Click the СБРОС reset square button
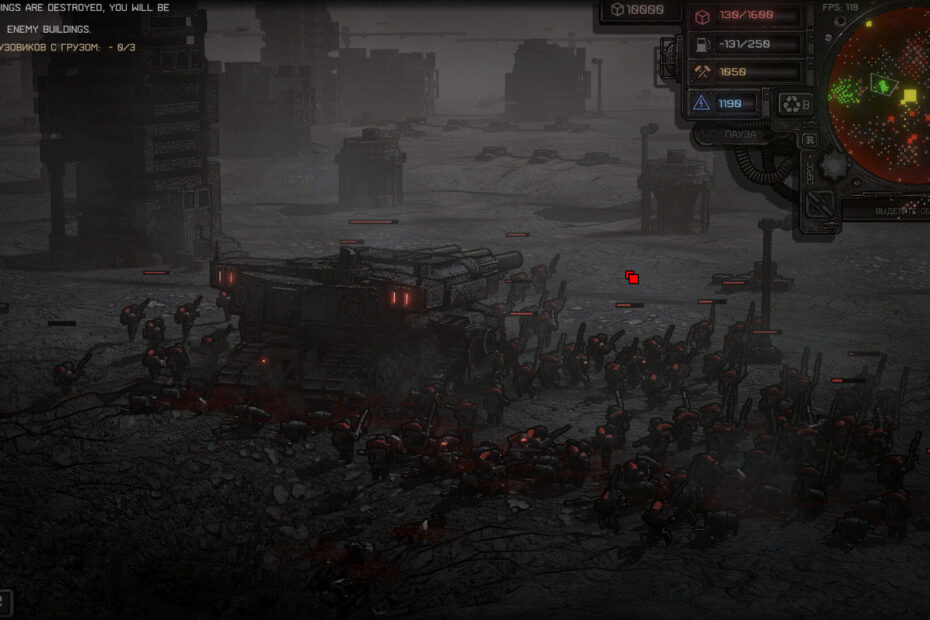This screenshot has height=620, width=930. [820, 204]
